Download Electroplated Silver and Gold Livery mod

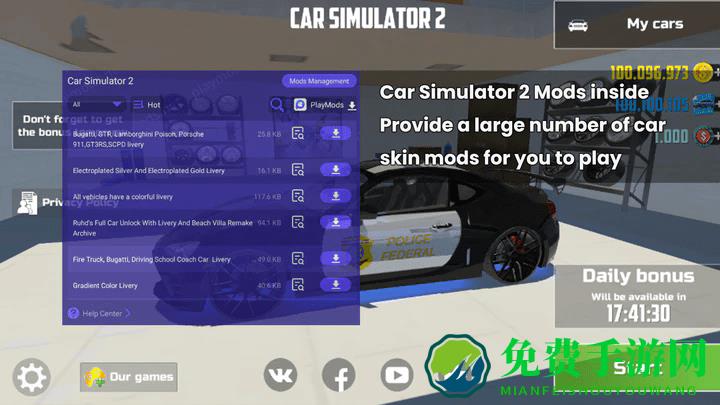pyautogui.click(x=336, y=170)
